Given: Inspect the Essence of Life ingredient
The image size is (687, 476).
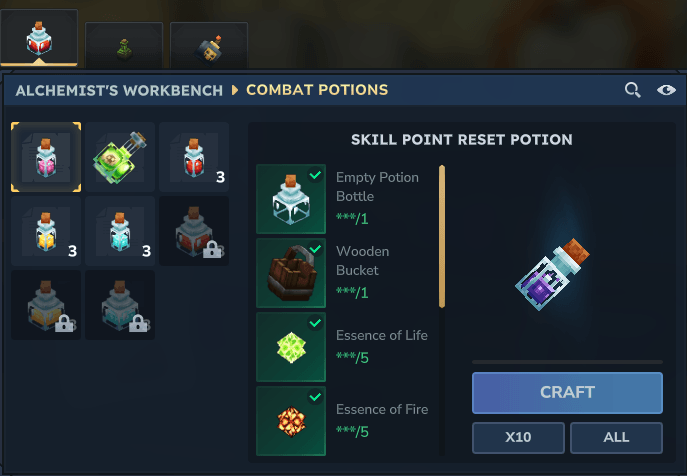Looking at the screenshot, I should [x=291, y=346].
